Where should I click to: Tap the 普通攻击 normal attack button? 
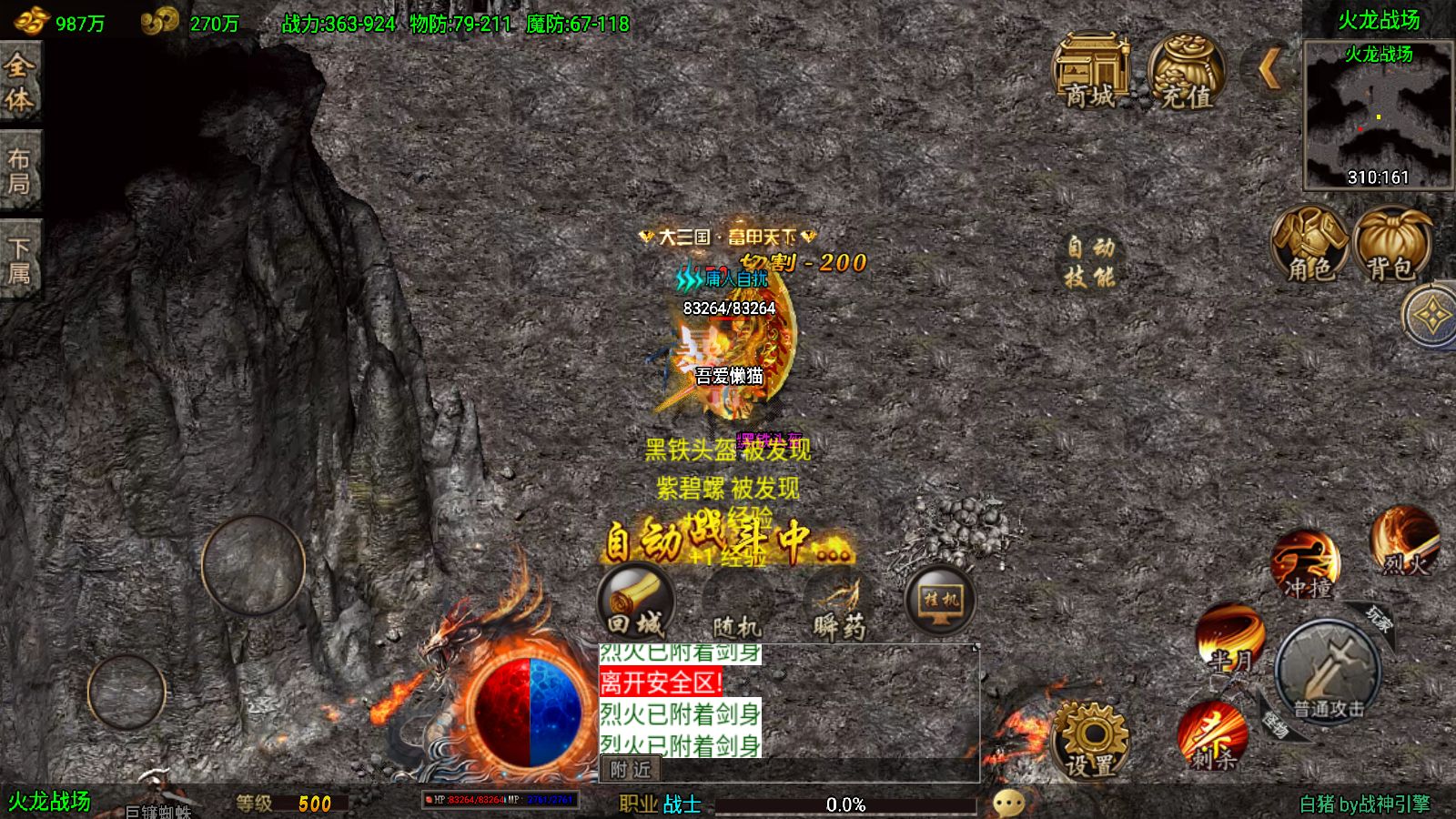pyautogui.click(x=1328, y=672)
